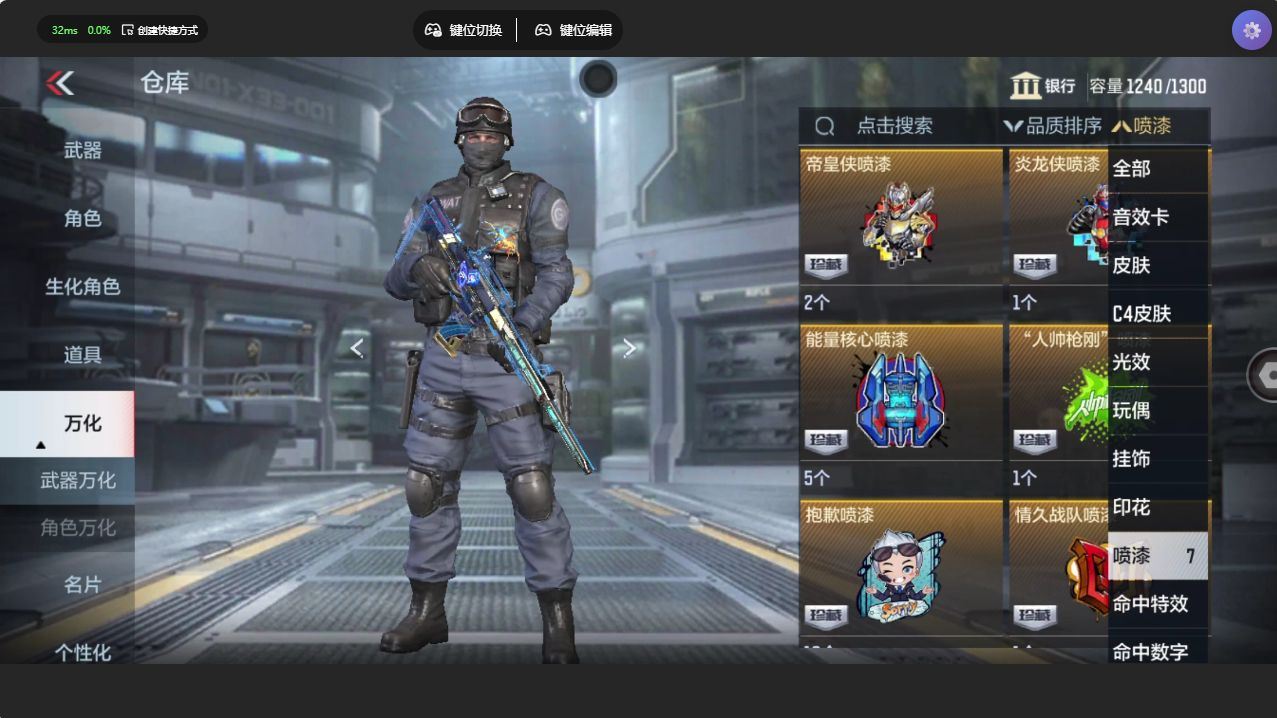Screen dimensions: 1277x718
Task: Go back with the double-arrow button
Action: [x=61, y=83]
